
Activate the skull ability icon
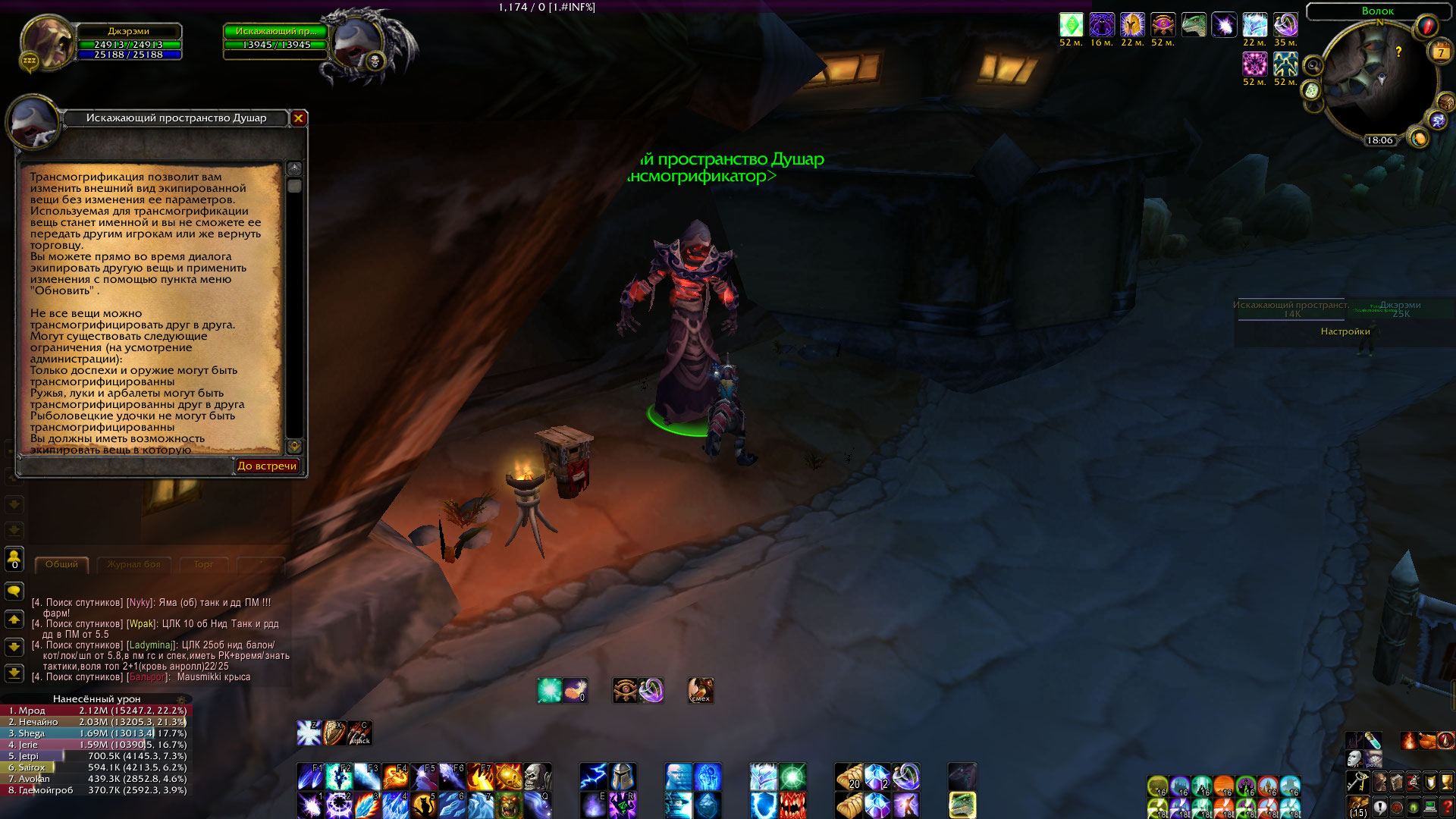(537, 777)
